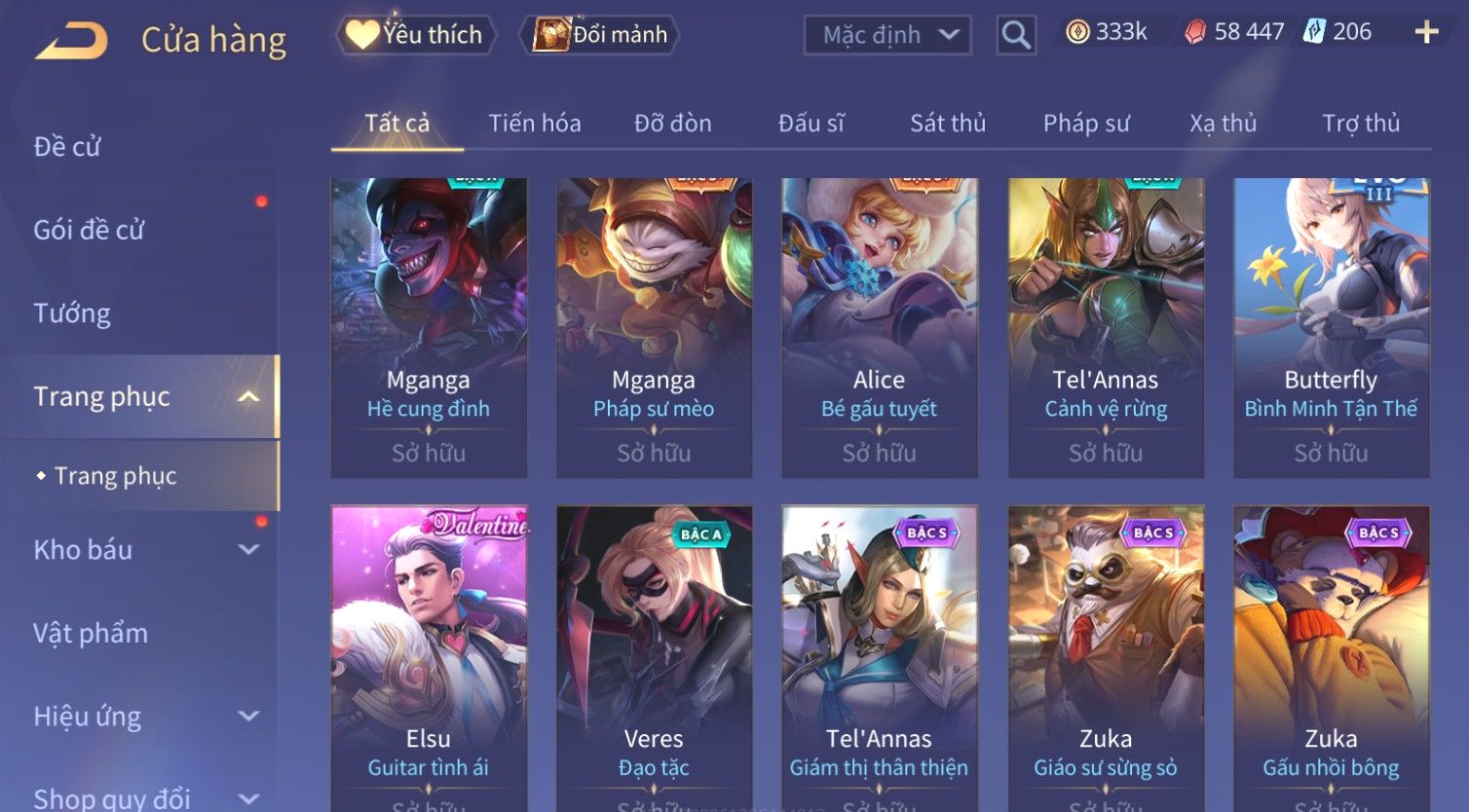Choose the Trợ thủ tab

(x=1361, y=124)
